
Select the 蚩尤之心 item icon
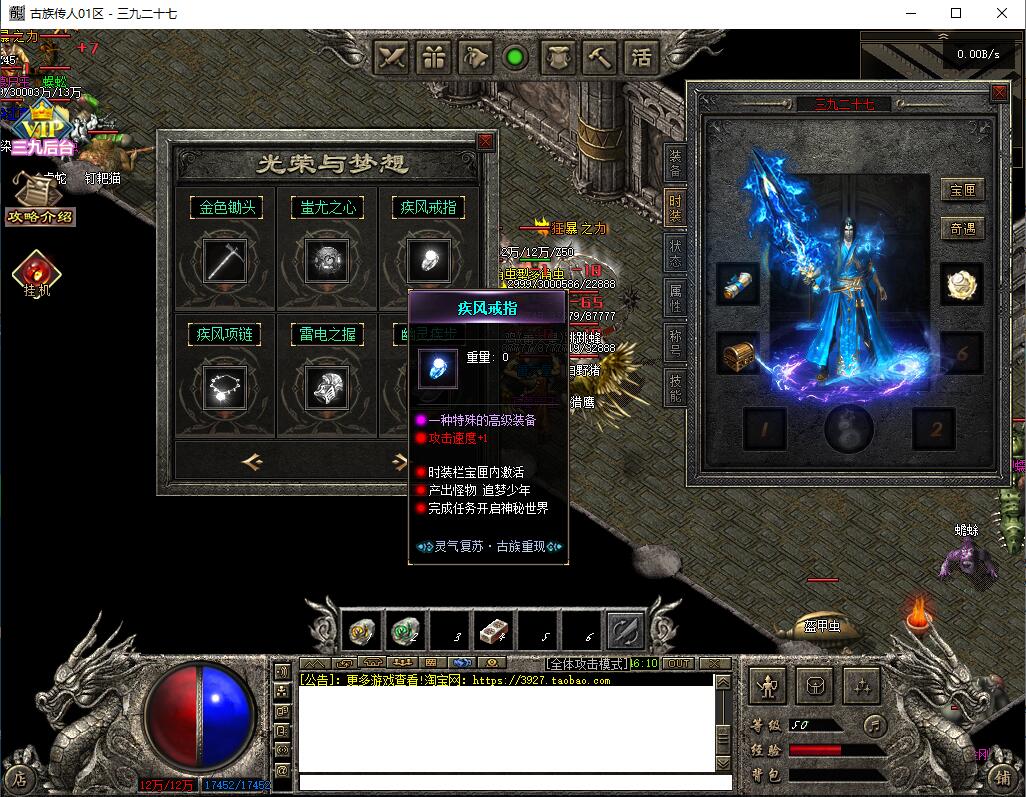[x=327, y=260]
